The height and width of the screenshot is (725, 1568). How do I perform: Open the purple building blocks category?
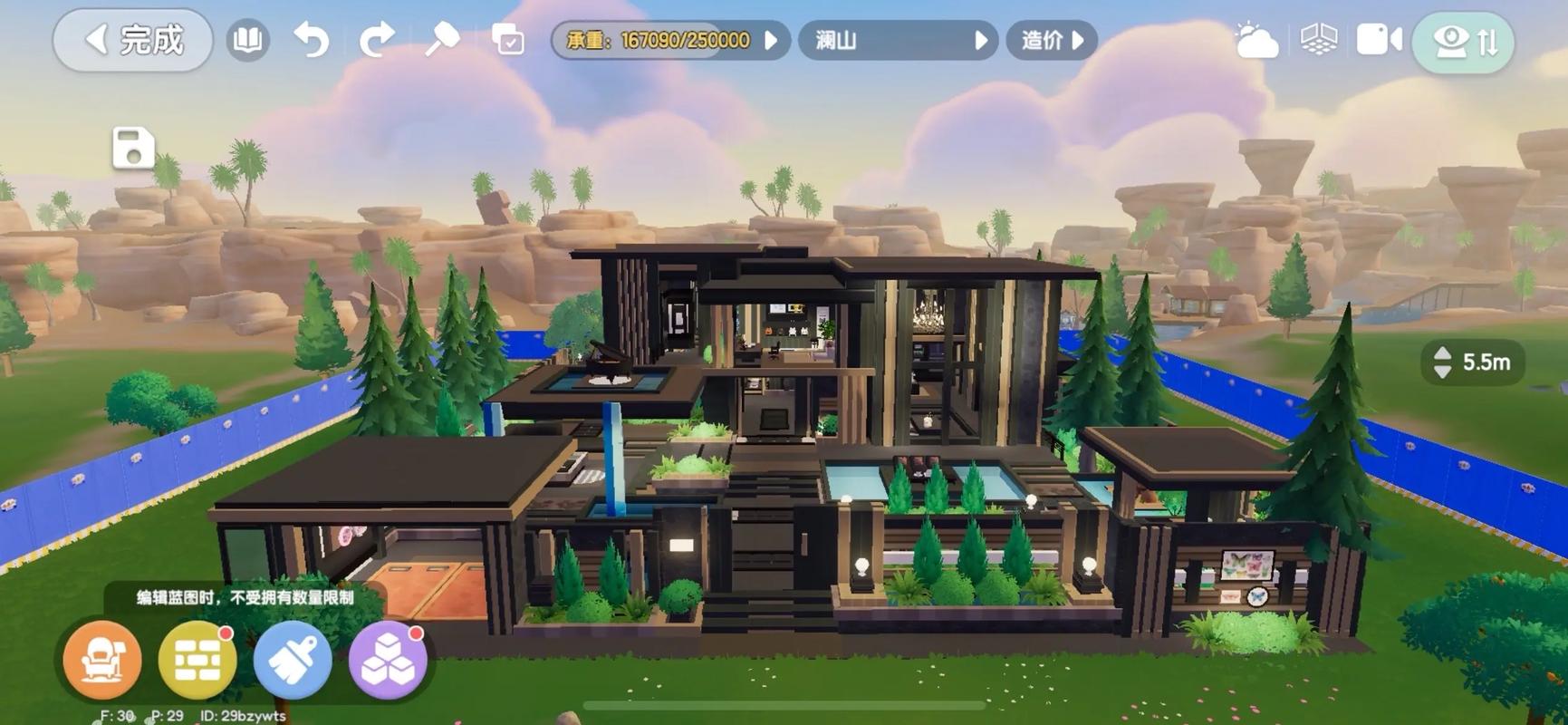click(x=388, y=660)
